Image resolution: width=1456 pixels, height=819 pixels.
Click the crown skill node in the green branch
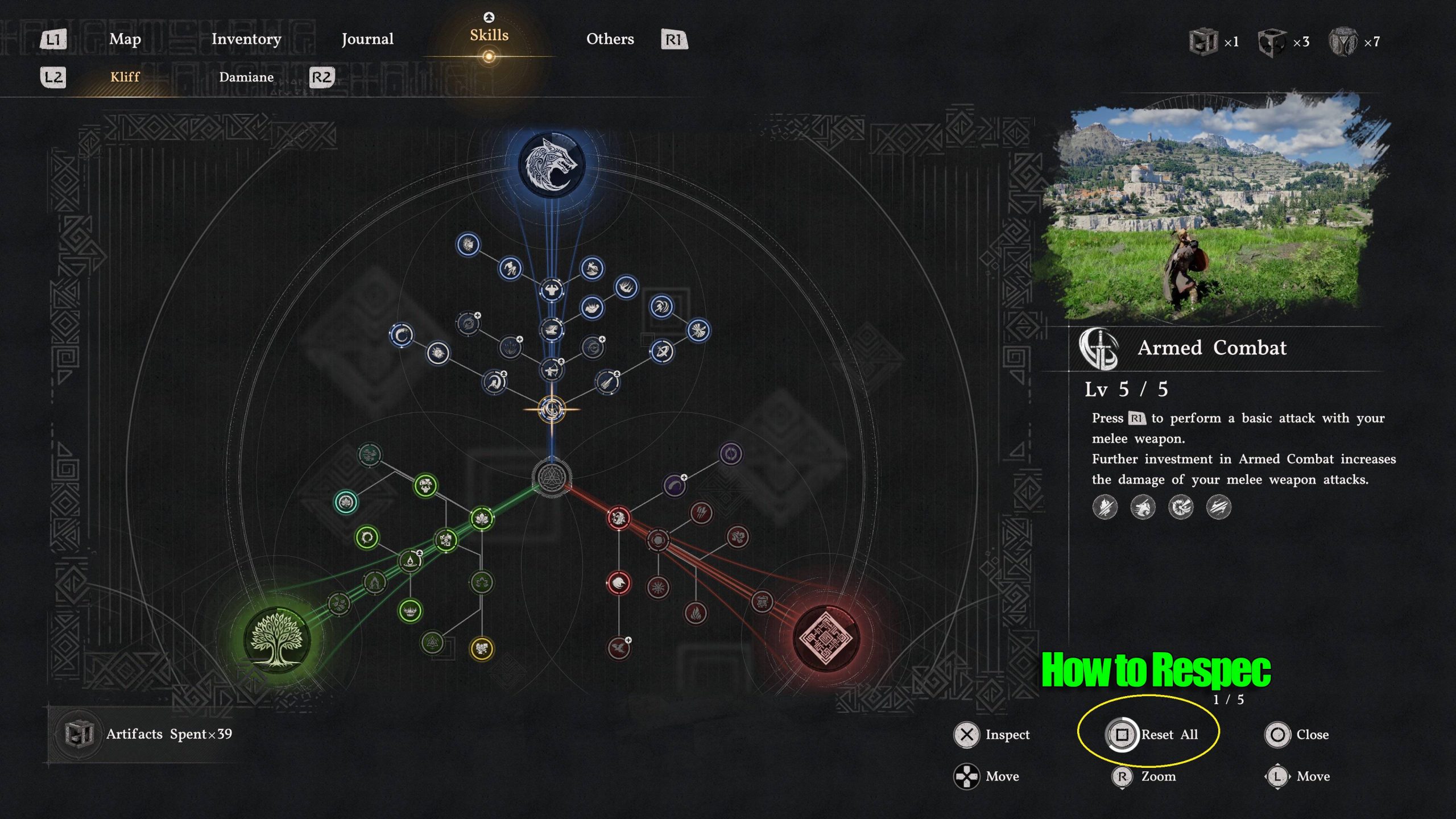click(x=411, y=611)
